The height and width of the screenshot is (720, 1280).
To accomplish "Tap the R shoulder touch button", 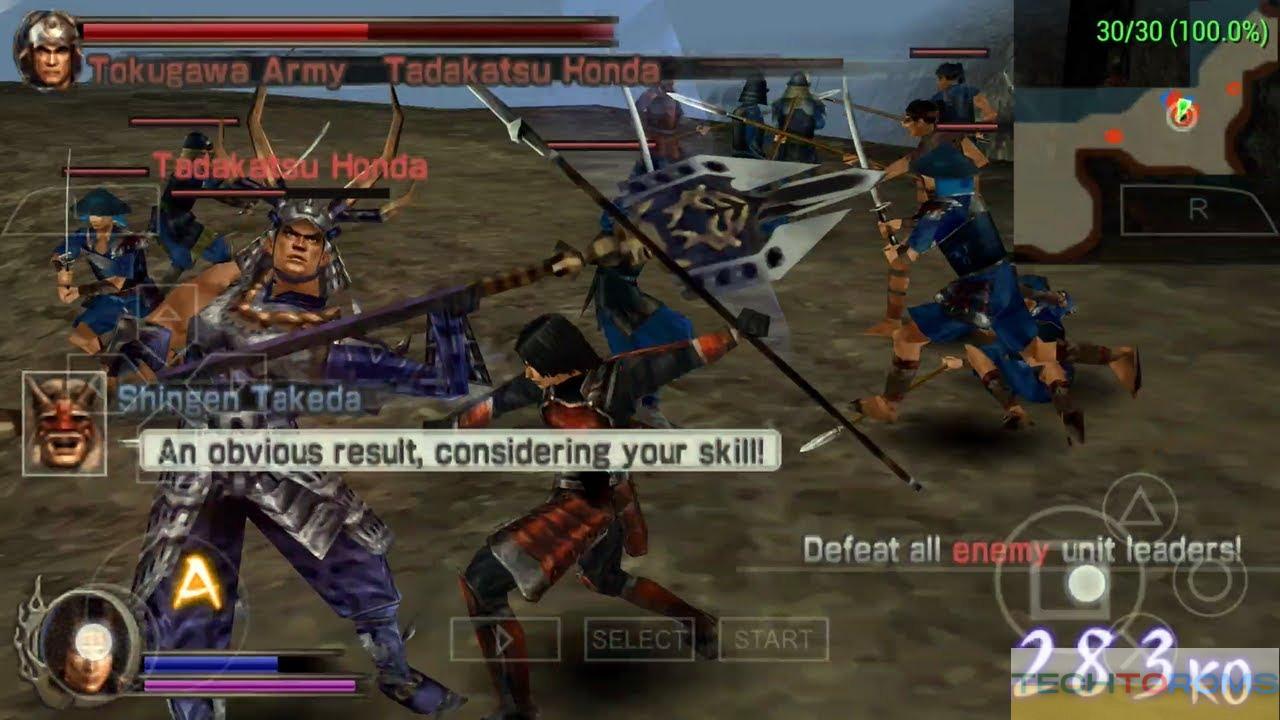I will pos(1197,210).
